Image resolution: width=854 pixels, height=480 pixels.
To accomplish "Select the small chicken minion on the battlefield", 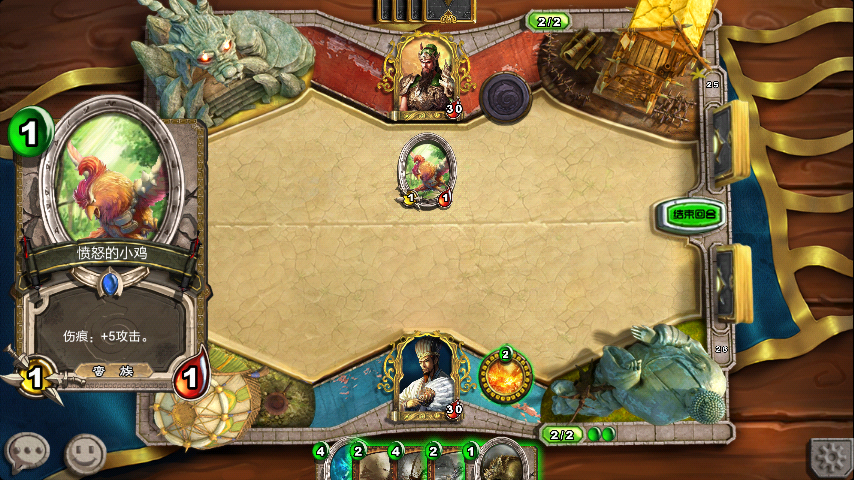I will 427,168.
